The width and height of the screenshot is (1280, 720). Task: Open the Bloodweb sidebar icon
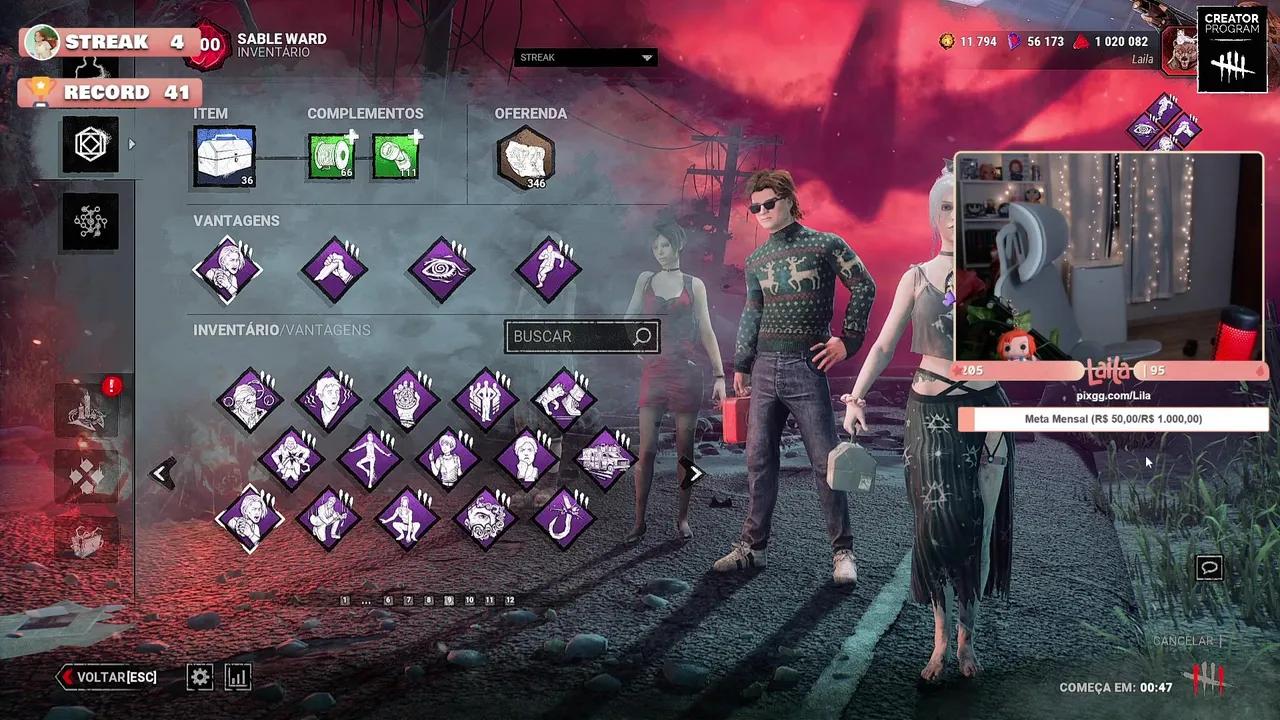(89, 220)
